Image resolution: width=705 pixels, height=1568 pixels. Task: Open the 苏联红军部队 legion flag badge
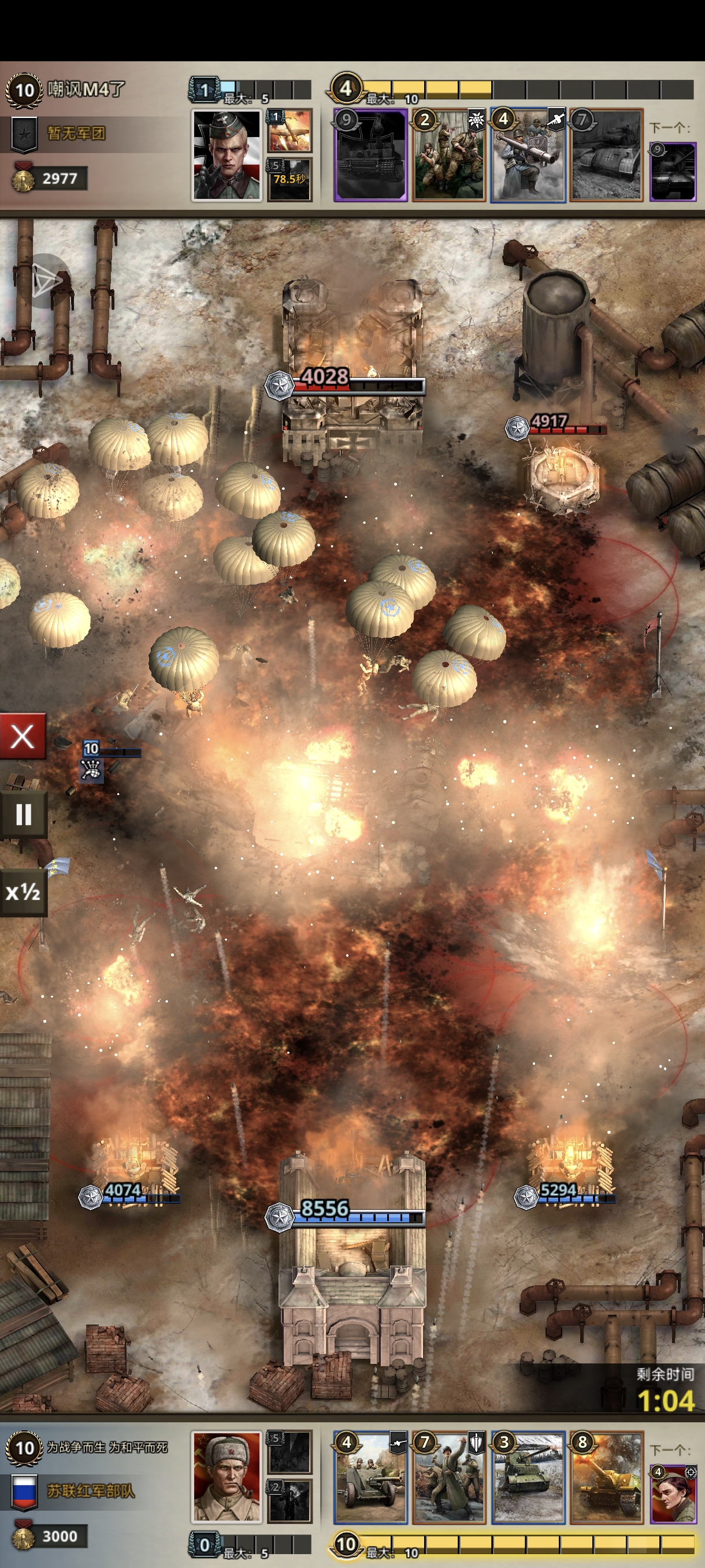click(24, 1491)
